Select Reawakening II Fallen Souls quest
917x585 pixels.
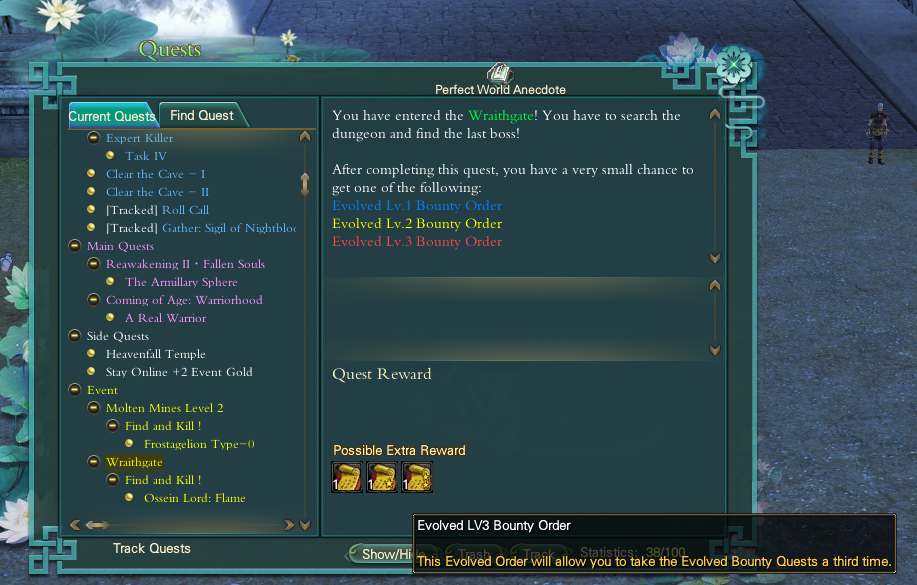pos(185,264)
